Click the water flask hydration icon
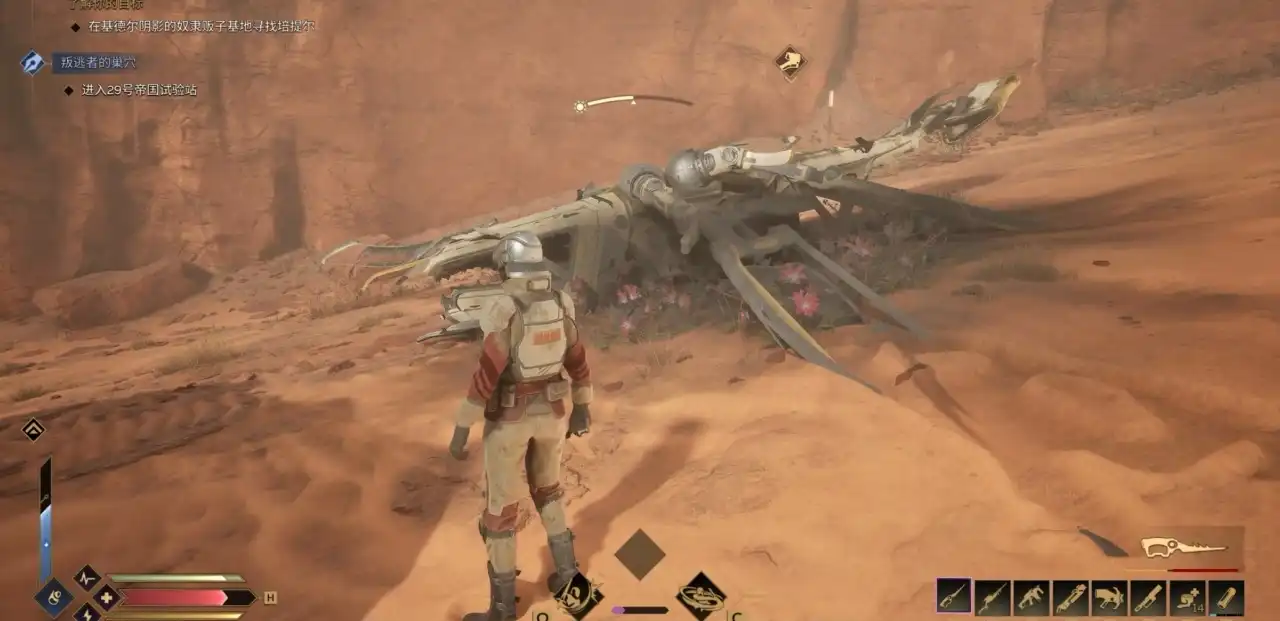The image size is (1280, 621). [53, 597]
